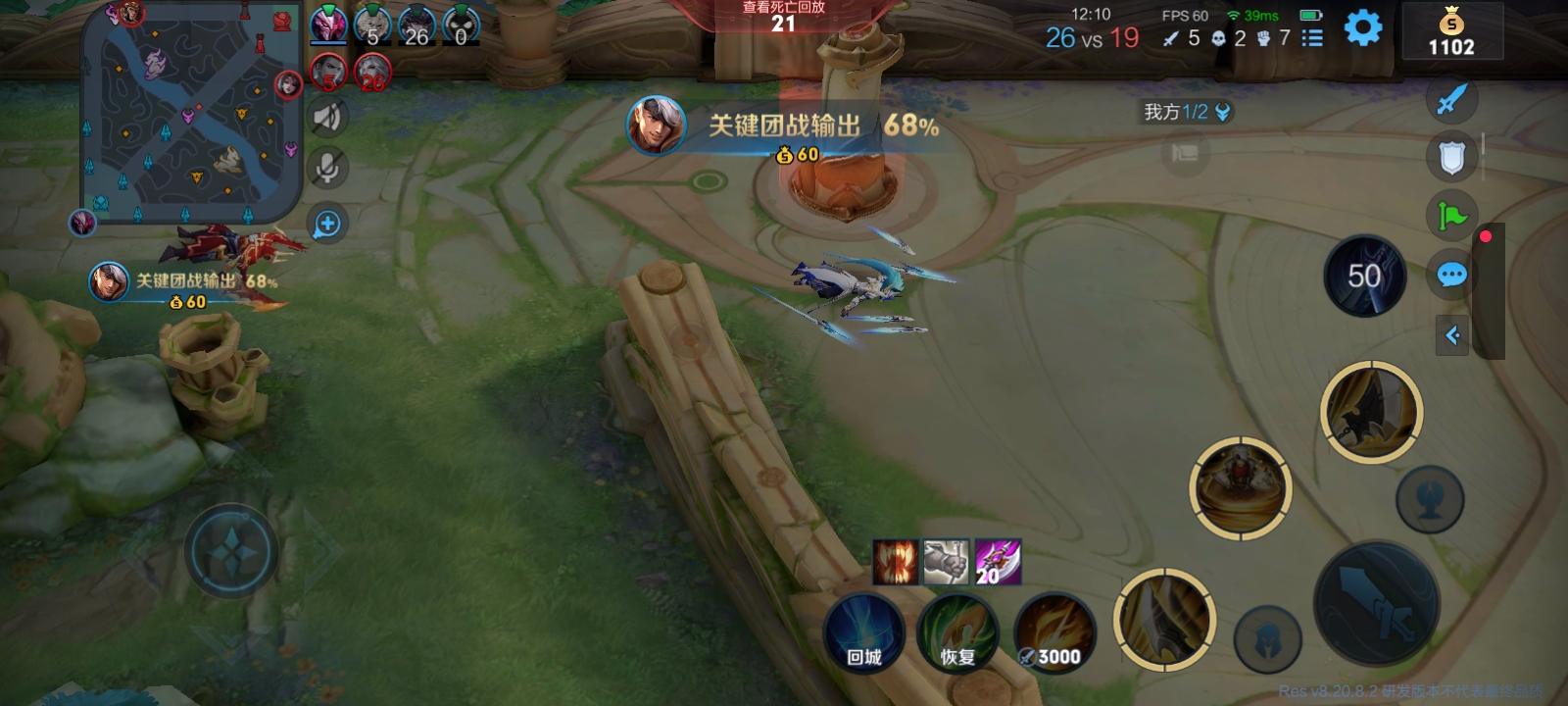Open the quick chat speech bubble

[1451, 275]
